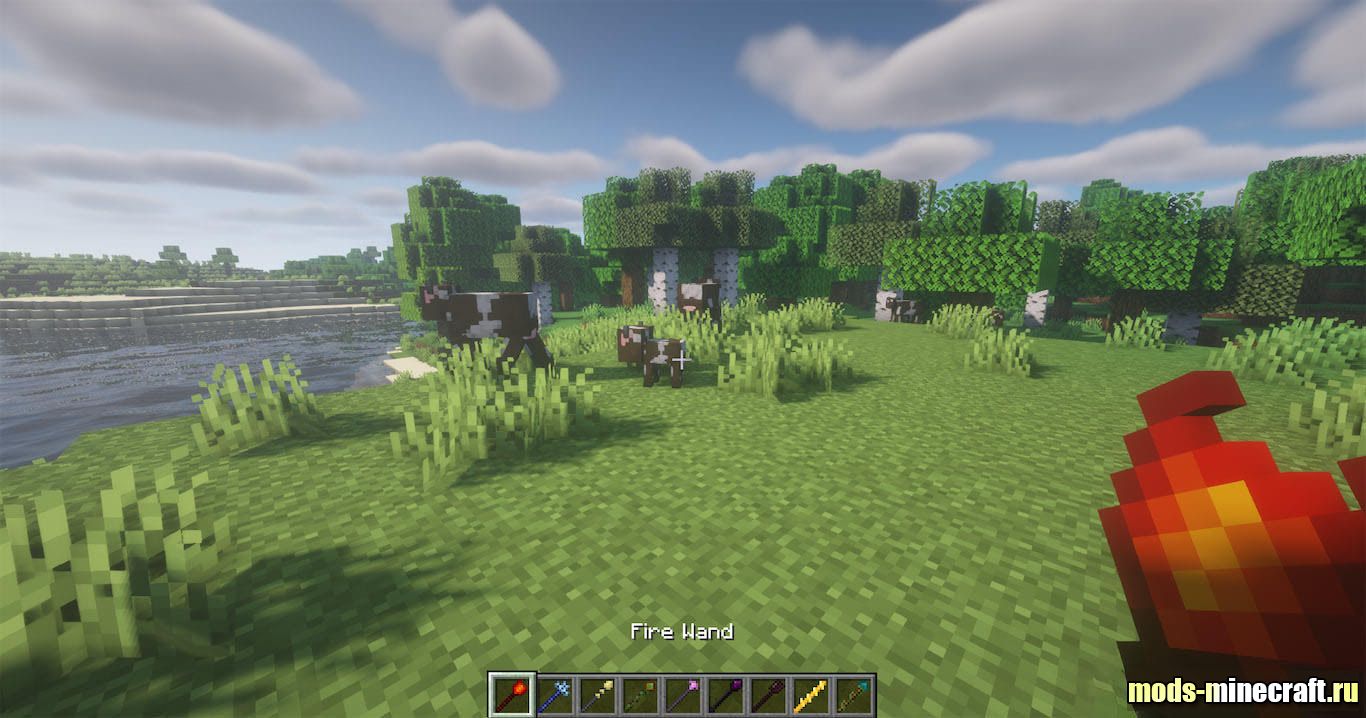Select the dark maroon forked wand slot
This screenshot has width=1366, height=718.
click(768, 694)
